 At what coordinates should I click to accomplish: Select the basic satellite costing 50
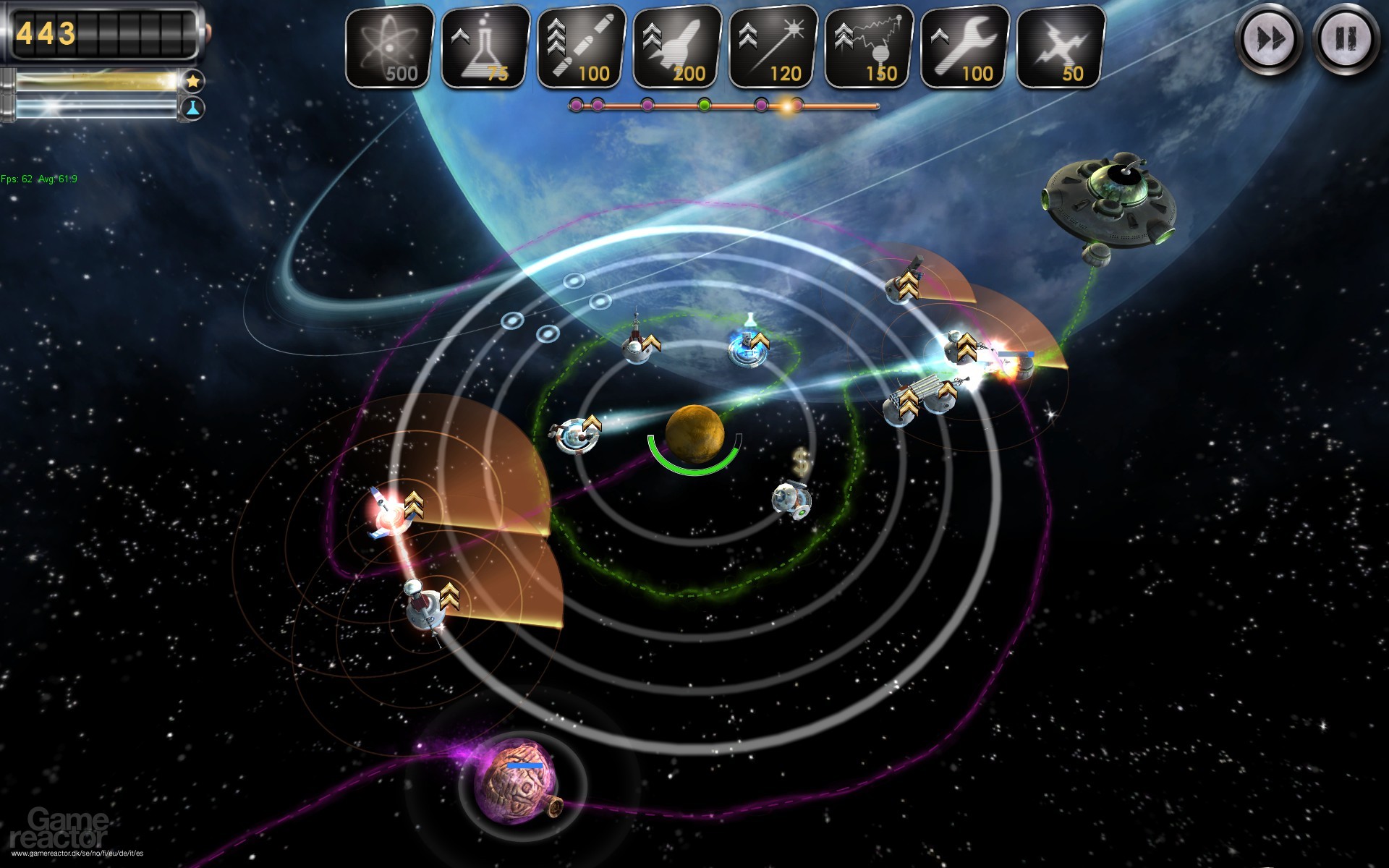pos(1061,47)
